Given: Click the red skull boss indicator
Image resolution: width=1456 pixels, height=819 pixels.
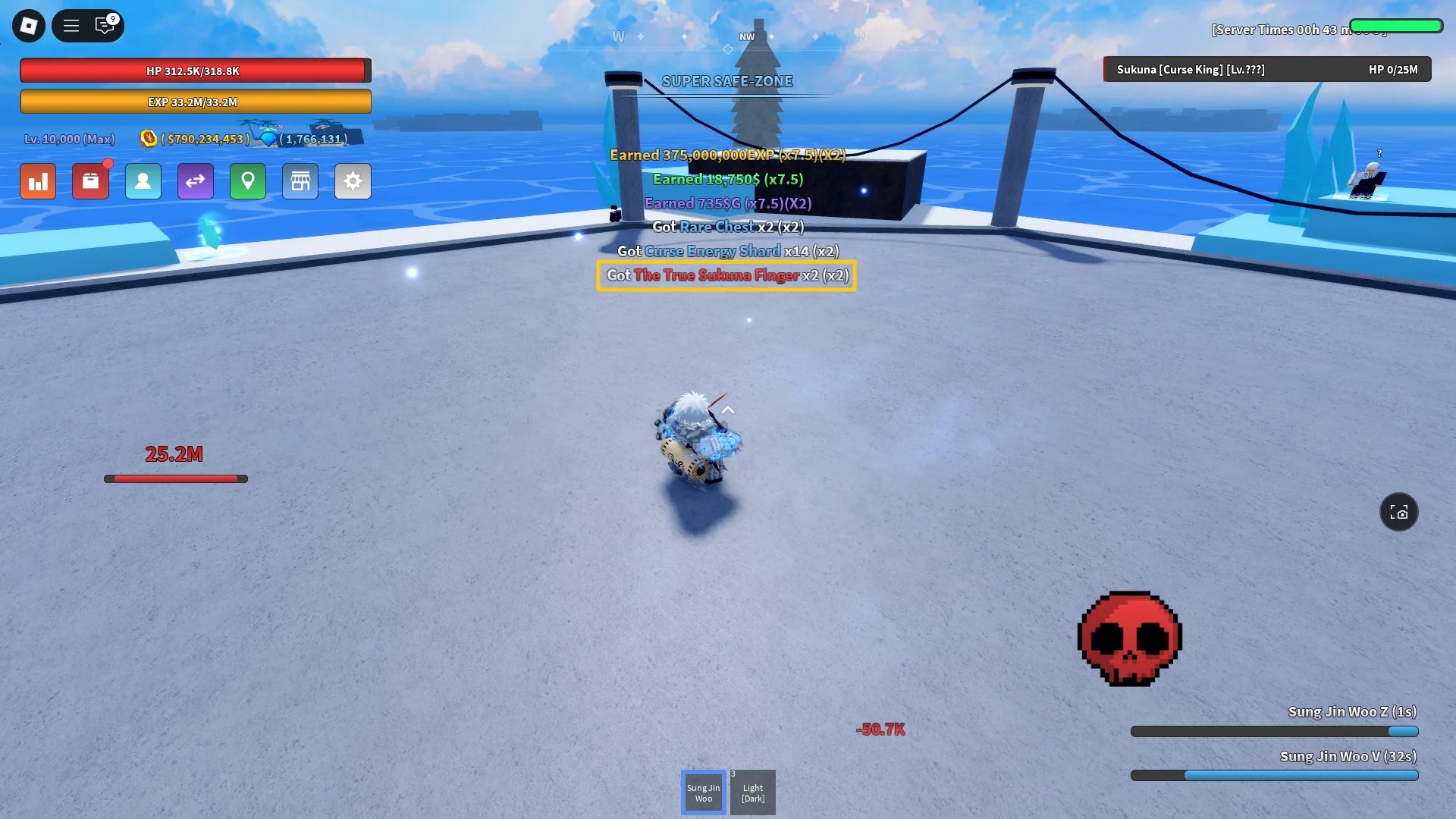Looking at the screenshot, I should [1128, 639].
